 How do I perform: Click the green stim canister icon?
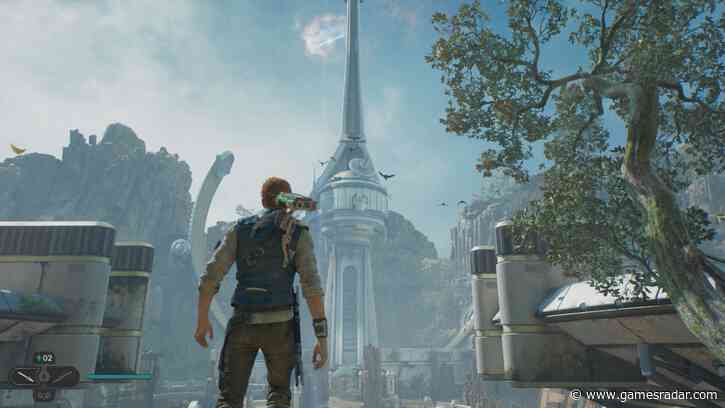39,359
